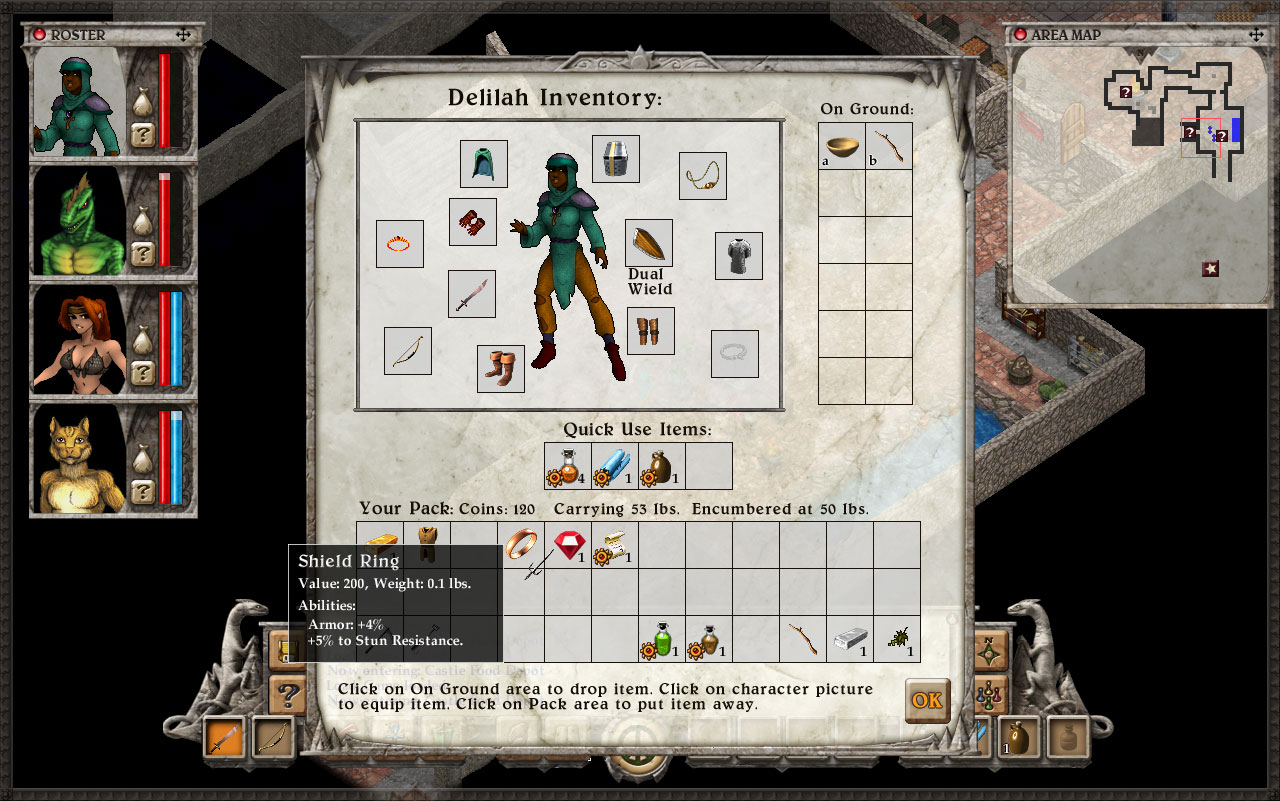
Task: Select the Shield Ring in the pack
Action: pos(523,545)
